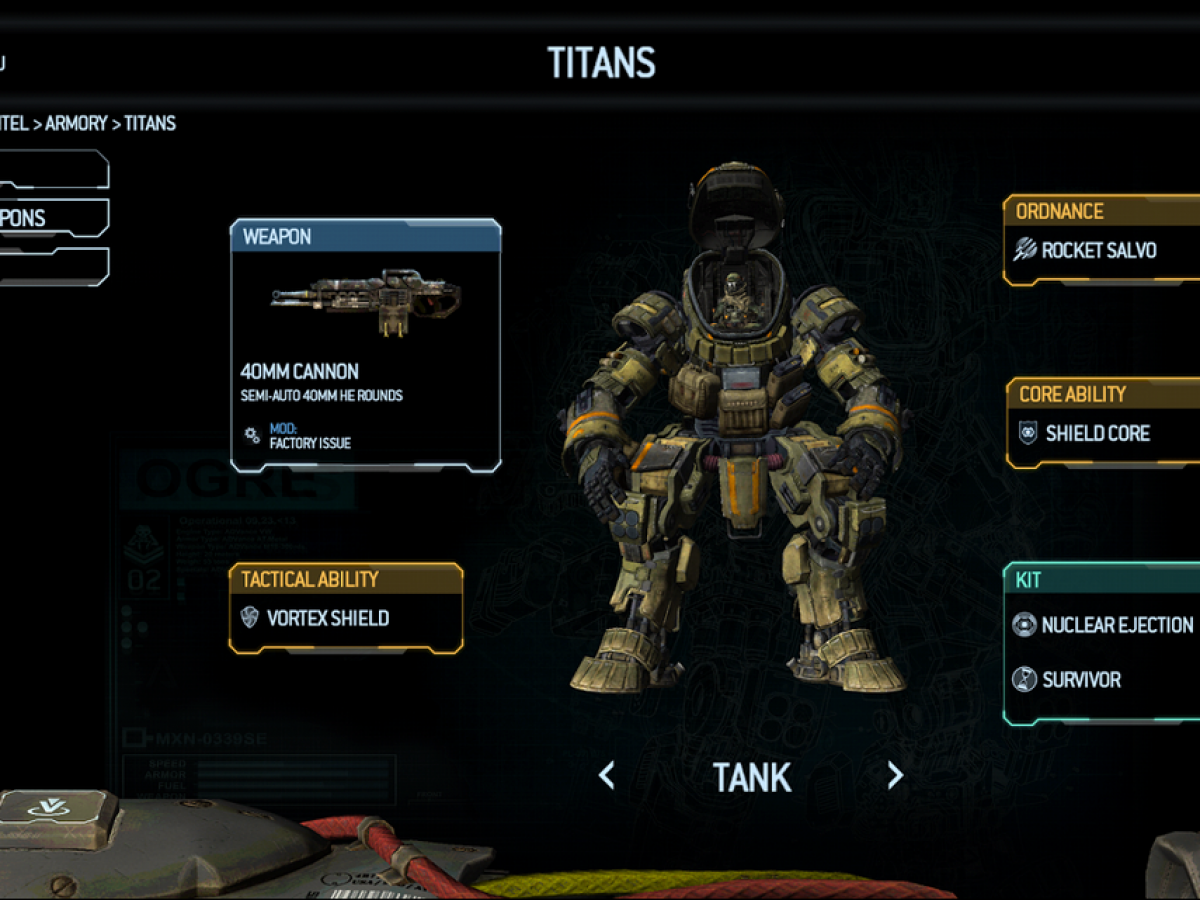Click the Factory Issue mod slot
Viewport: 1200px width, 900px height.
pyautogui.click(x=309, y=436)
